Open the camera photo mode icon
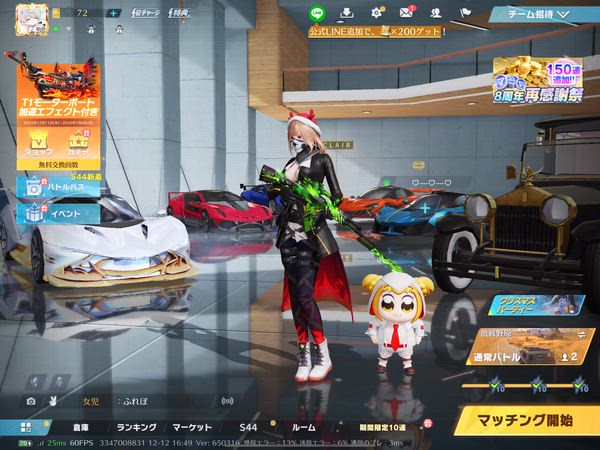This screenshot has width=600, height=450. pos(31,401)
